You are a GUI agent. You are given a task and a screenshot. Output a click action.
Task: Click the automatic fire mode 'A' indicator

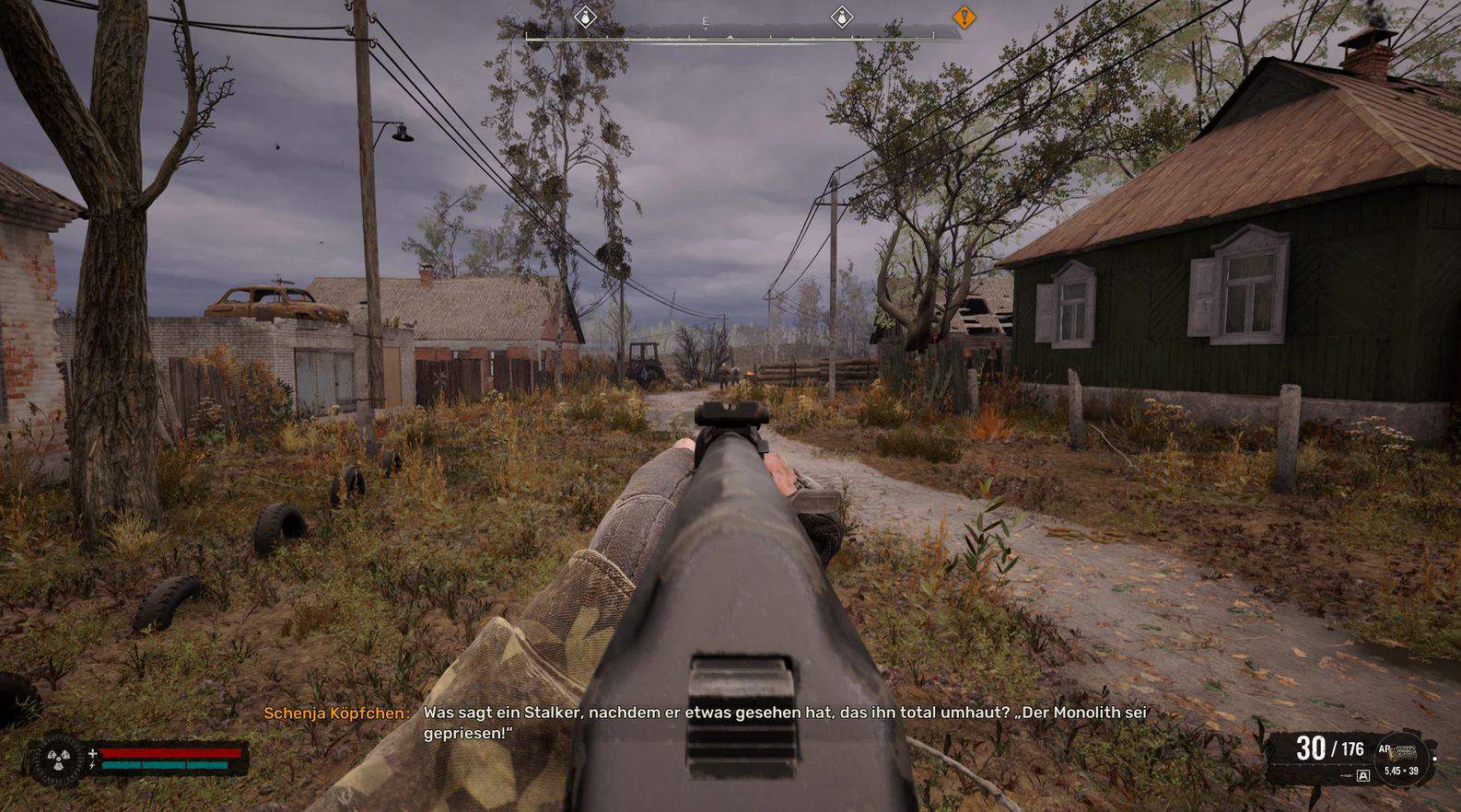1364,776
